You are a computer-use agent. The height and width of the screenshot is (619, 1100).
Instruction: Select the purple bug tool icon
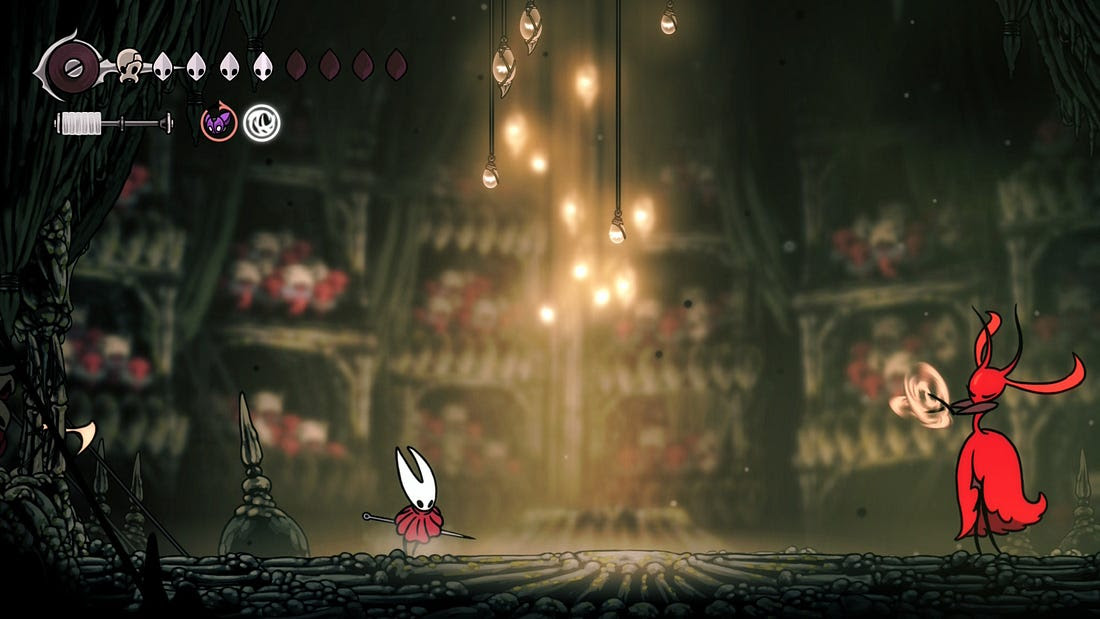point(218,123)
